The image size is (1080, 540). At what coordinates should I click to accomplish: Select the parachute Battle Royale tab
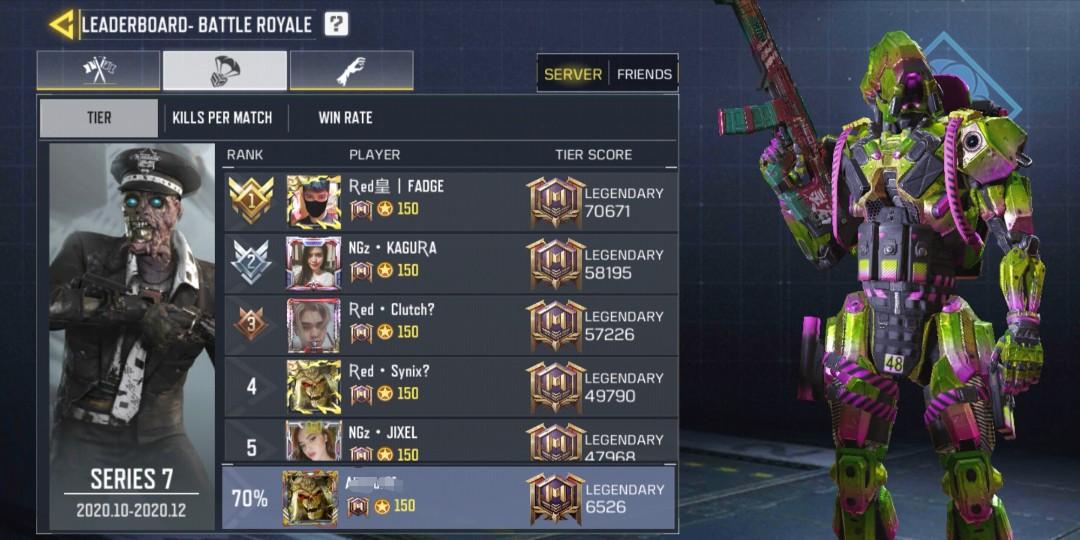point(225,70)
